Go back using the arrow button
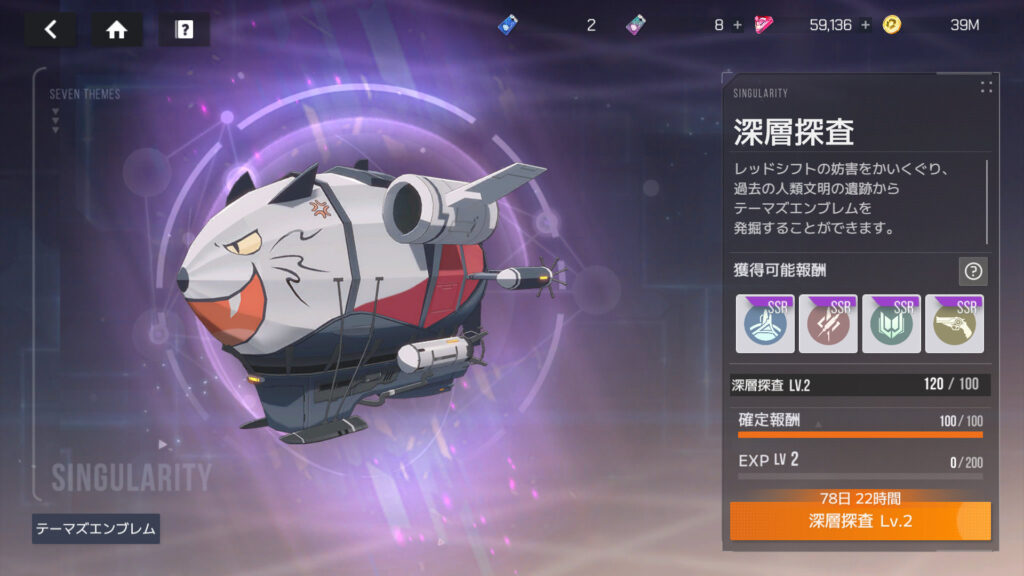This screenshot has width=1024, height=576. click(x=51, y=29)
